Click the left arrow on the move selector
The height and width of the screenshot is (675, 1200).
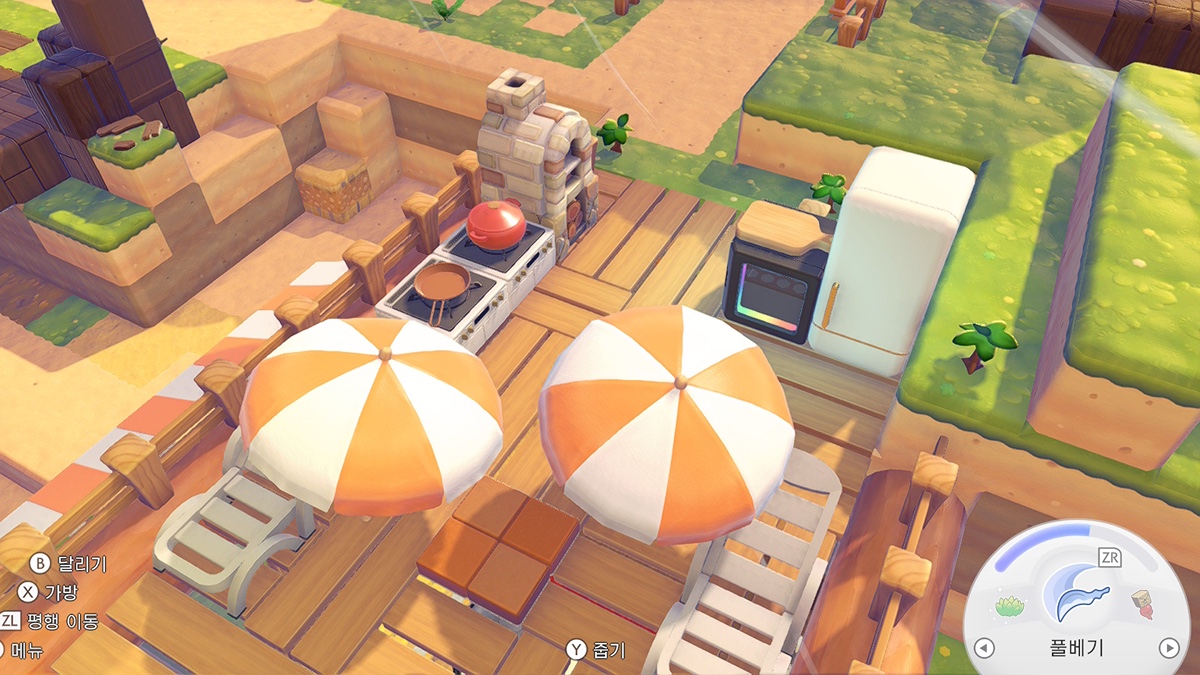984,648
